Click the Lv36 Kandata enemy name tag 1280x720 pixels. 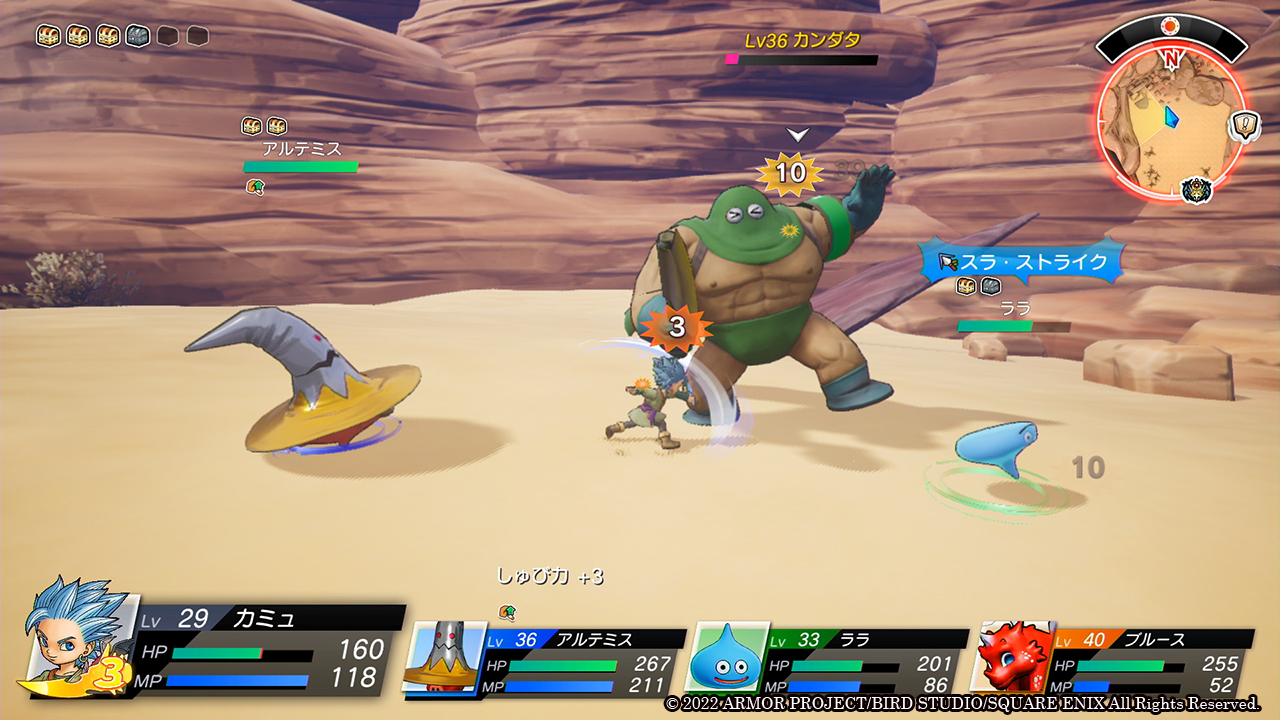802,41
